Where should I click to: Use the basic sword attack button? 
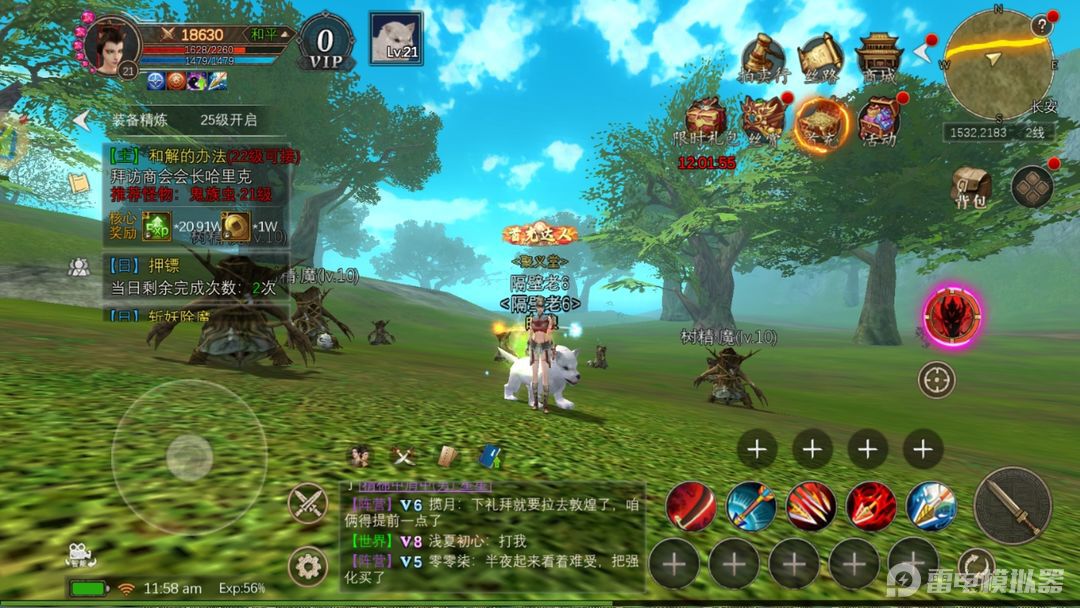pyautogui.click(x=1012, y=505)
